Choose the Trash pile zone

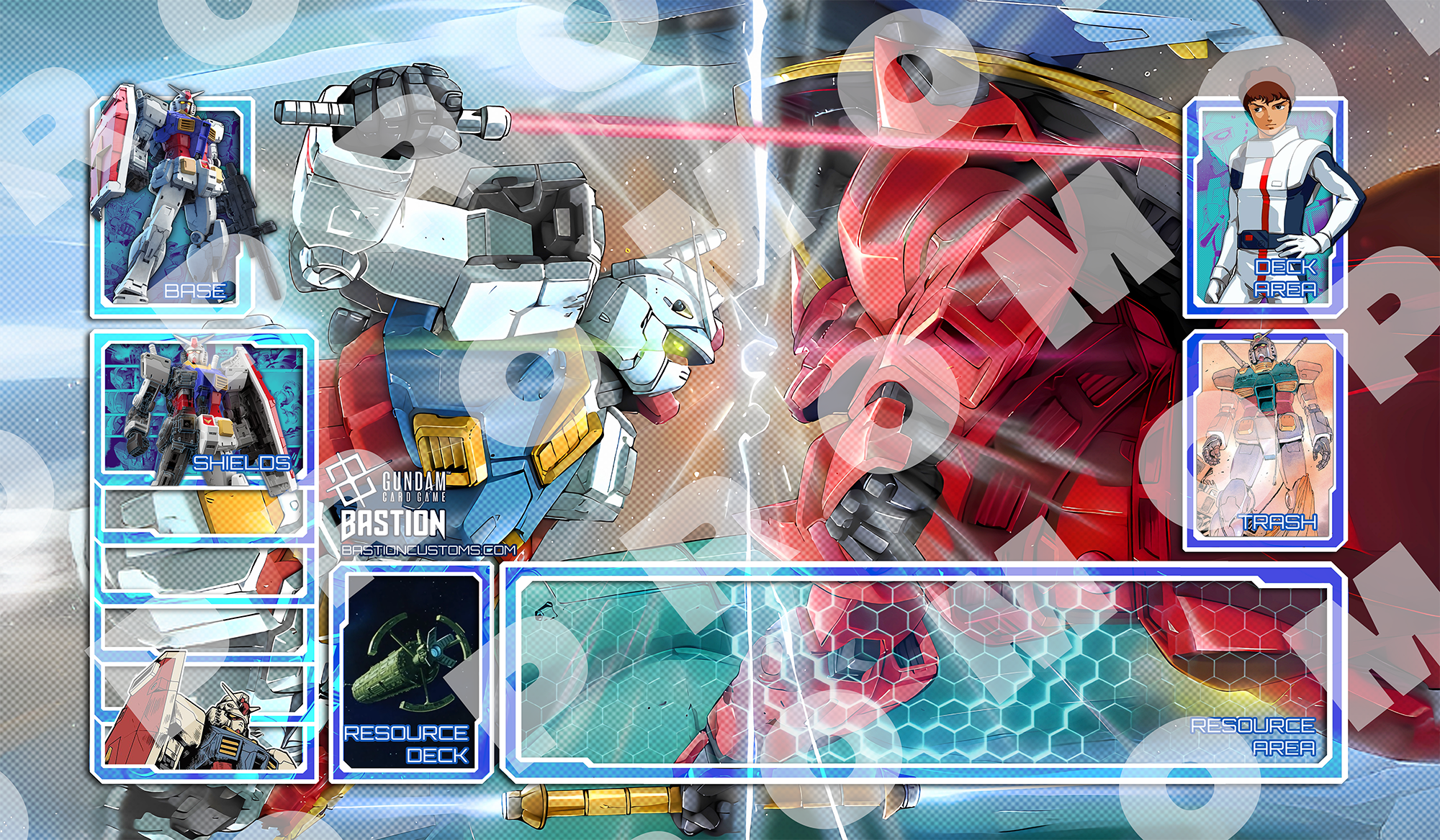coord(1265,439)
